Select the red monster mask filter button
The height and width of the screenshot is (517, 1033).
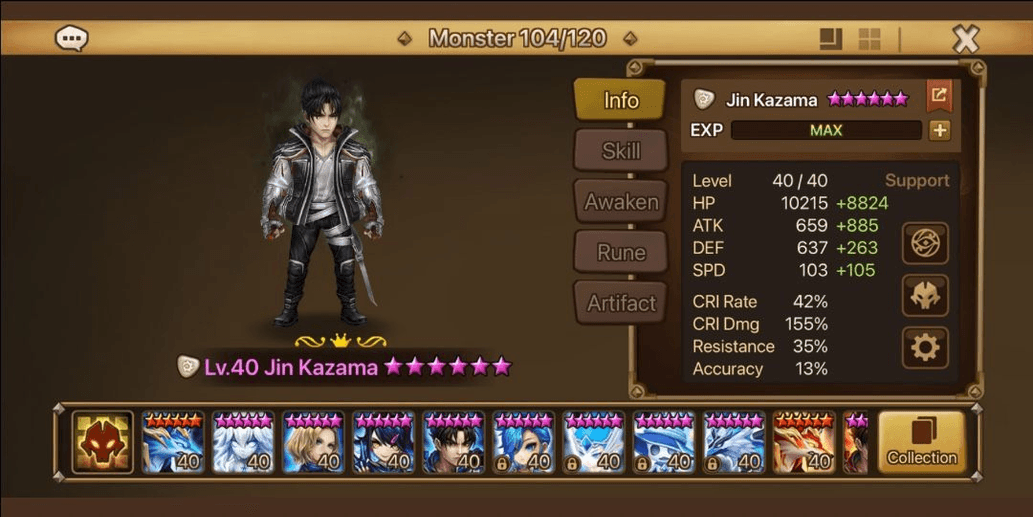[102, 442]
